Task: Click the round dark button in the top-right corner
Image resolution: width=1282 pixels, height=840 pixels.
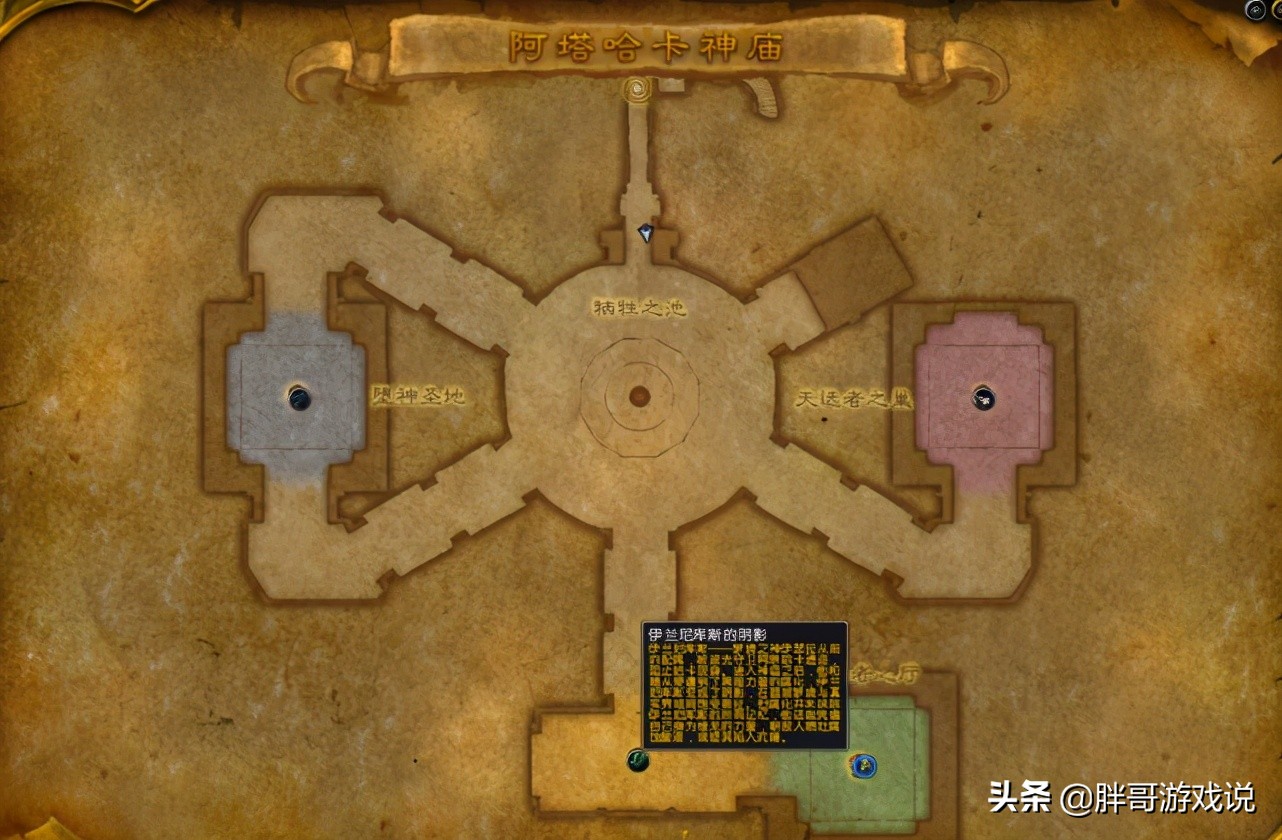Action: pyautogui.click(x=1255, y=9)
